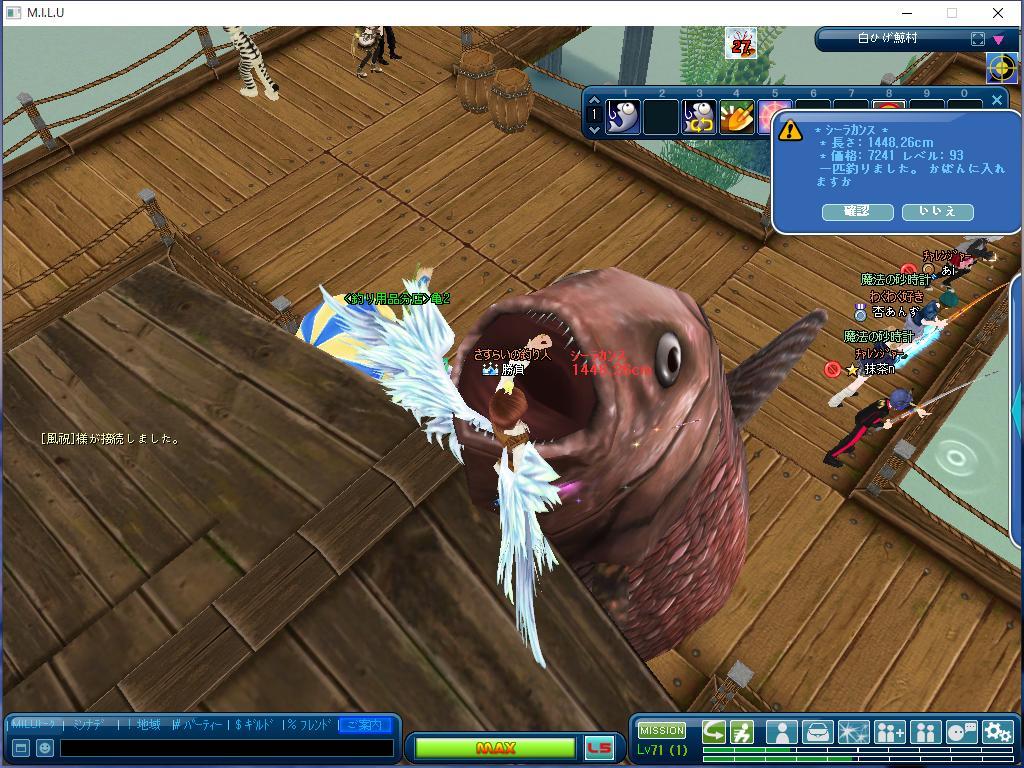Screen dimensions: 1024x768
Task: Select the ご案内 chat tab
Action: (x=364, y=725)
